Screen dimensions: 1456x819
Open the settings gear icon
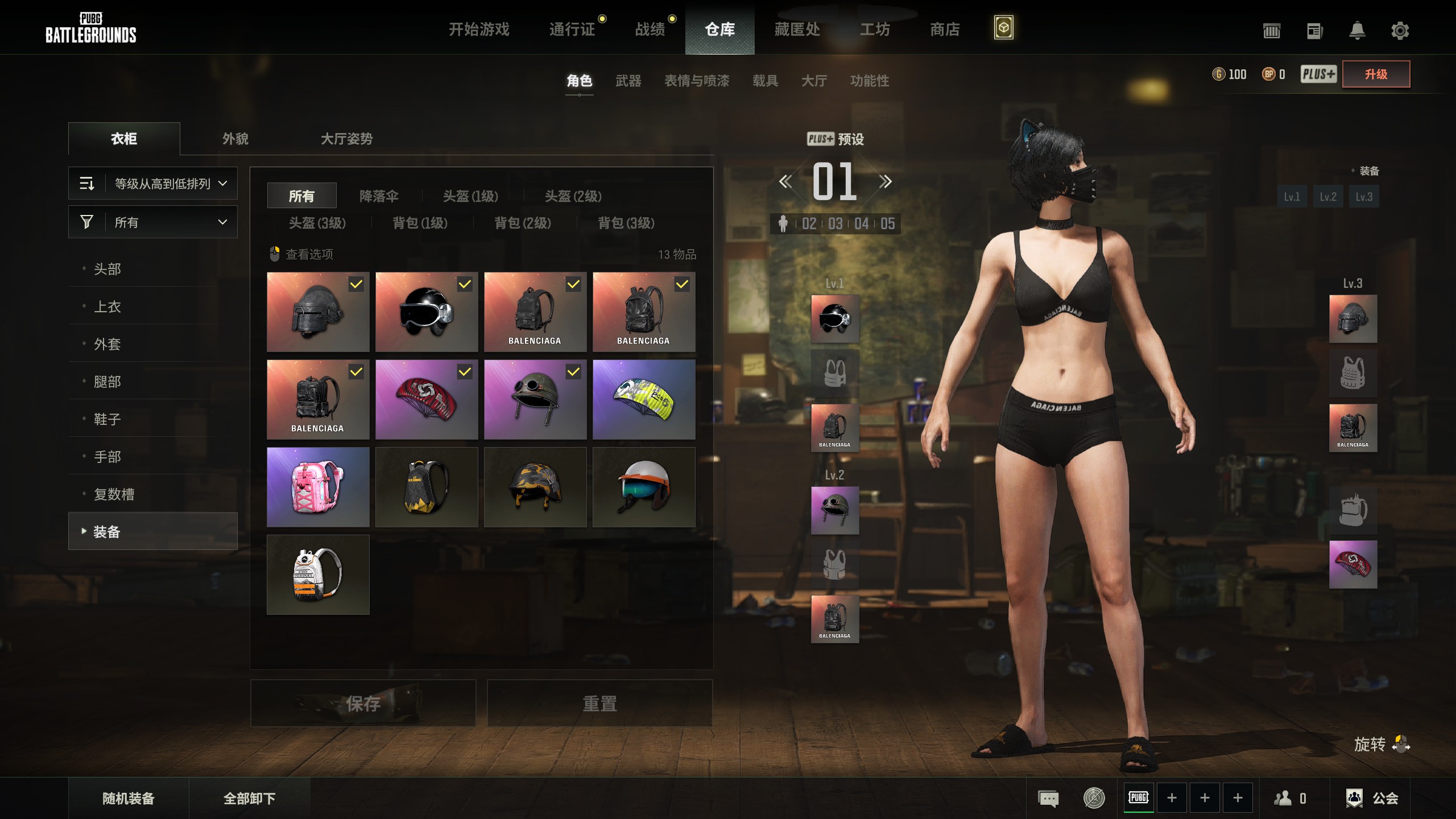pos(1400,30)
